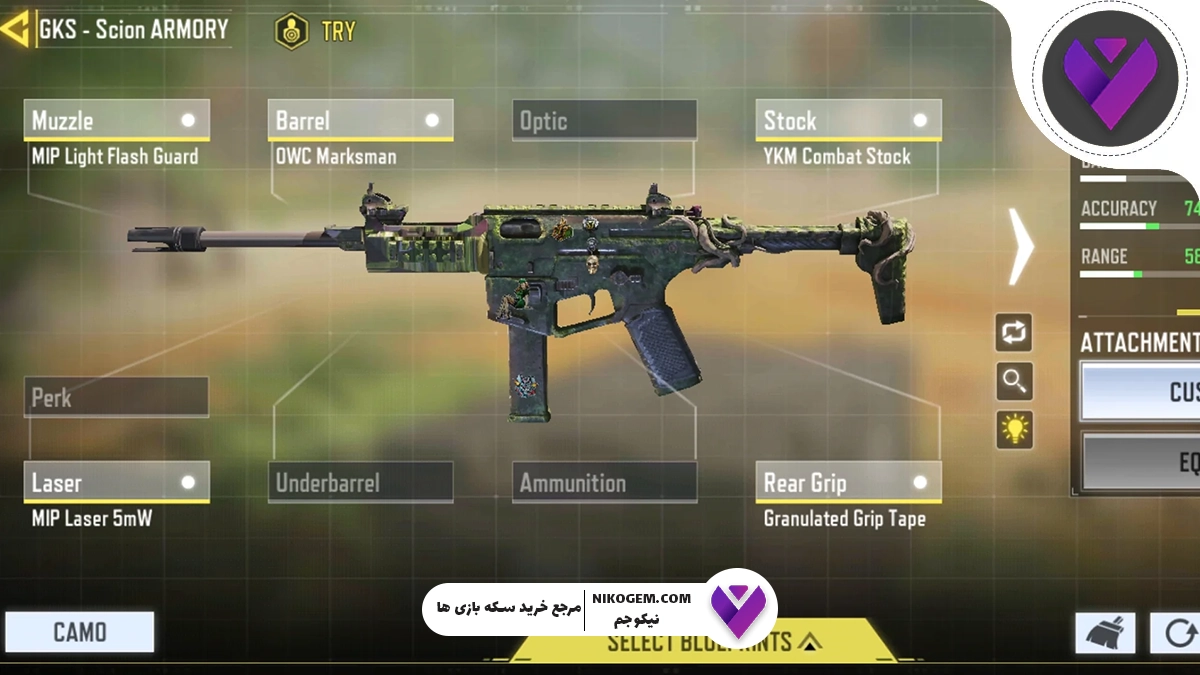
Task: Select the Barrel attachment slot
Action: 360,121
